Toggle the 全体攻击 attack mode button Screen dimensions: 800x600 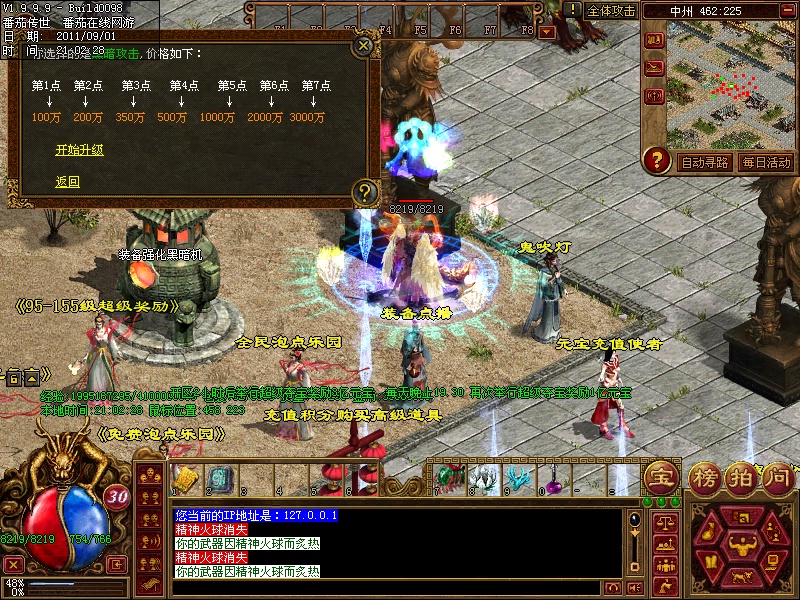[611, 10]
